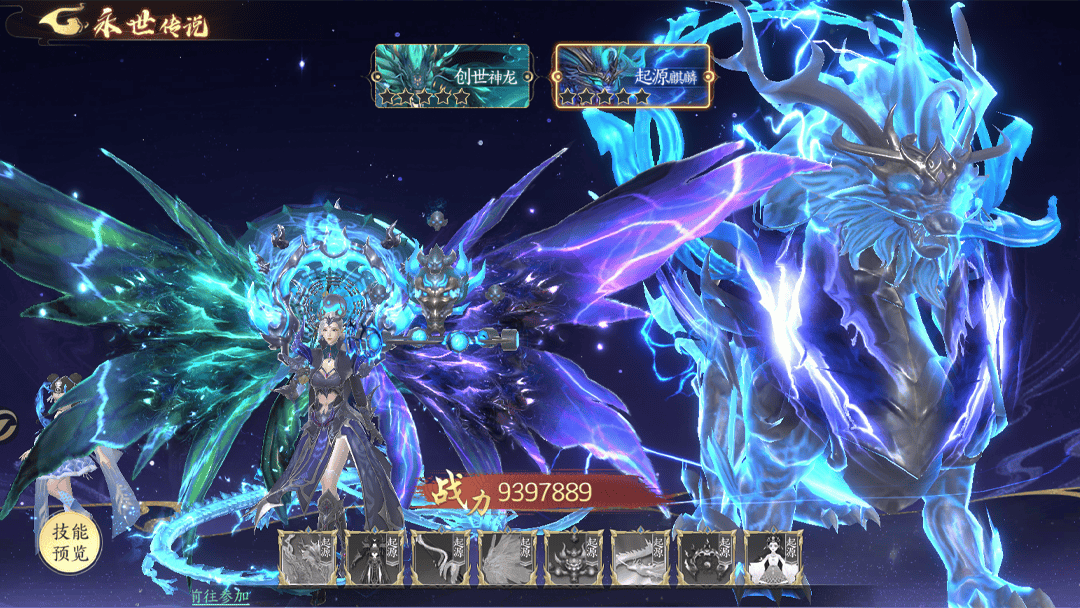Image resolution: width=1080 pixels, height=608 pixels.
Task: Select the ring halo 起源 slot
Action: (707, 557)
